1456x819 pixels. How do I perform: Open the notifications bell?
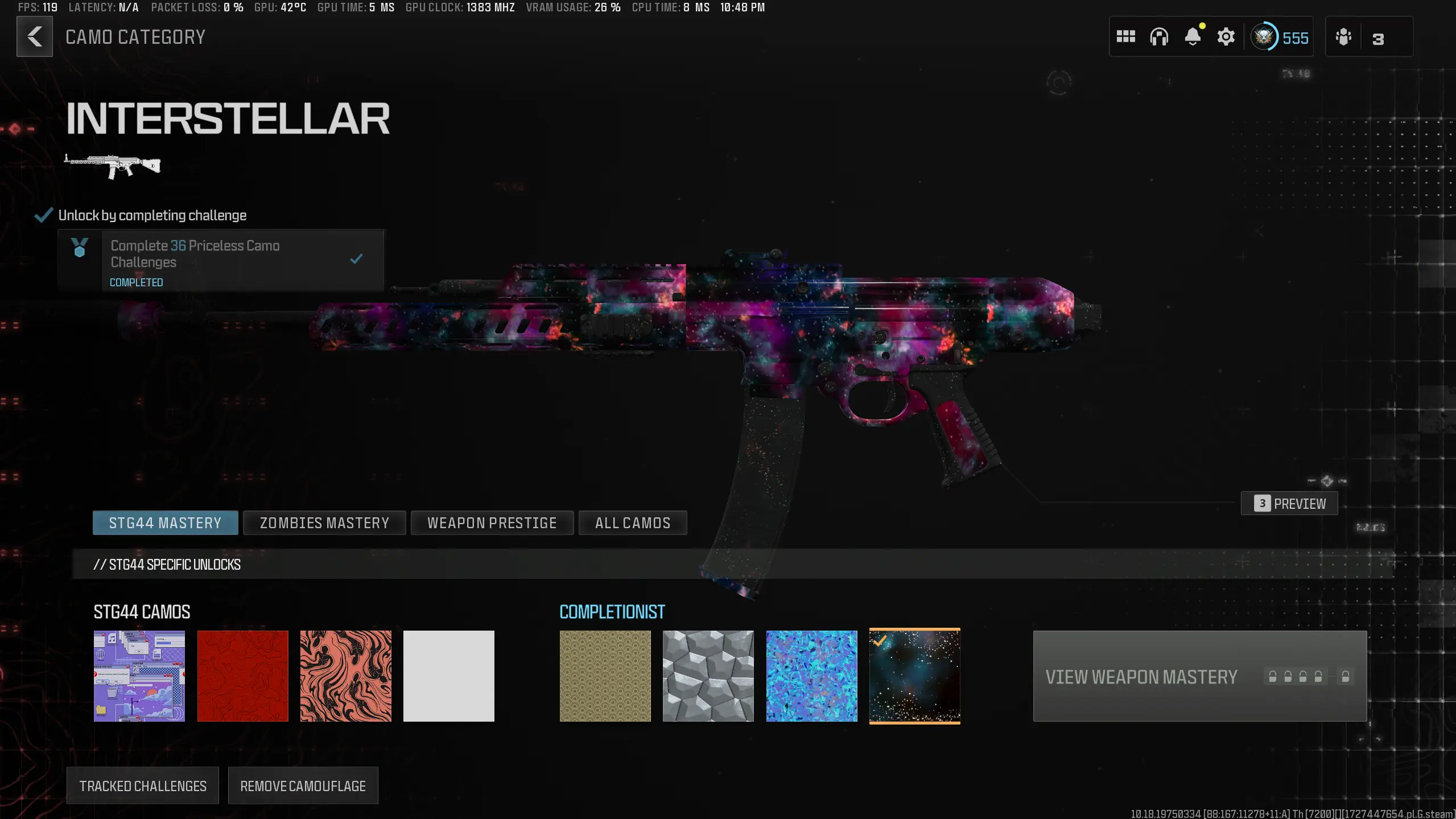[x=1193, y=36]
